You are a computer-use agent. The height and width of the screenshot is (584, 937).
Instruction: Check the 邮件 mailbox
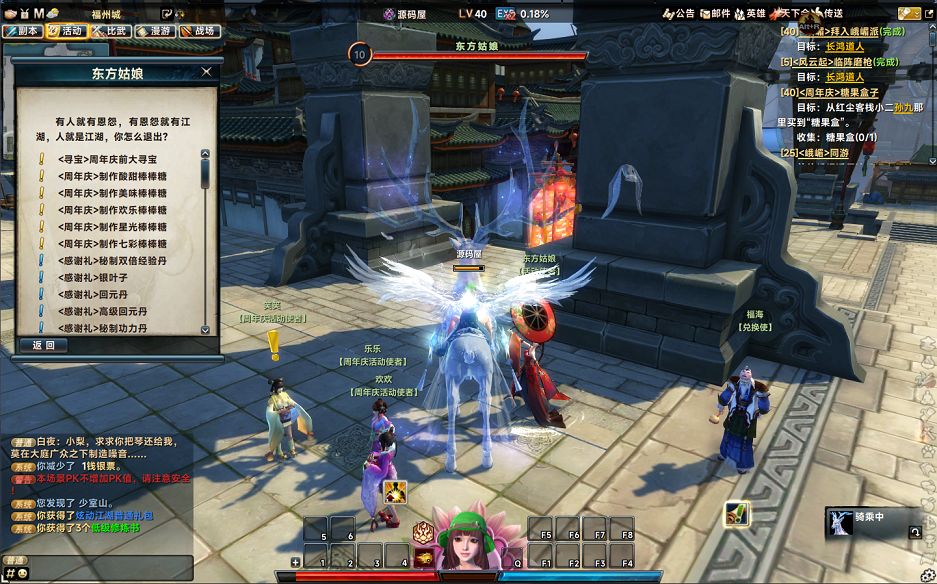(715, 13)
